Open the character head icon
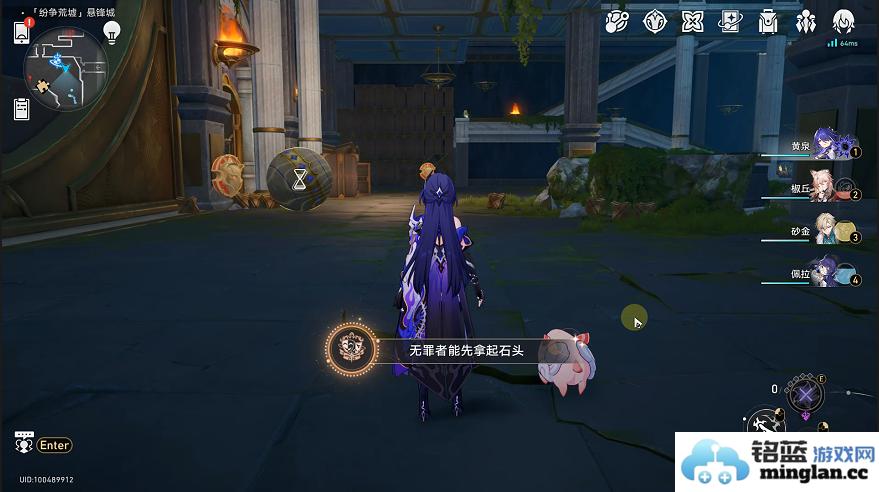Image resolution: width=879 pixels, height=492 pixels. coord(844,21)
